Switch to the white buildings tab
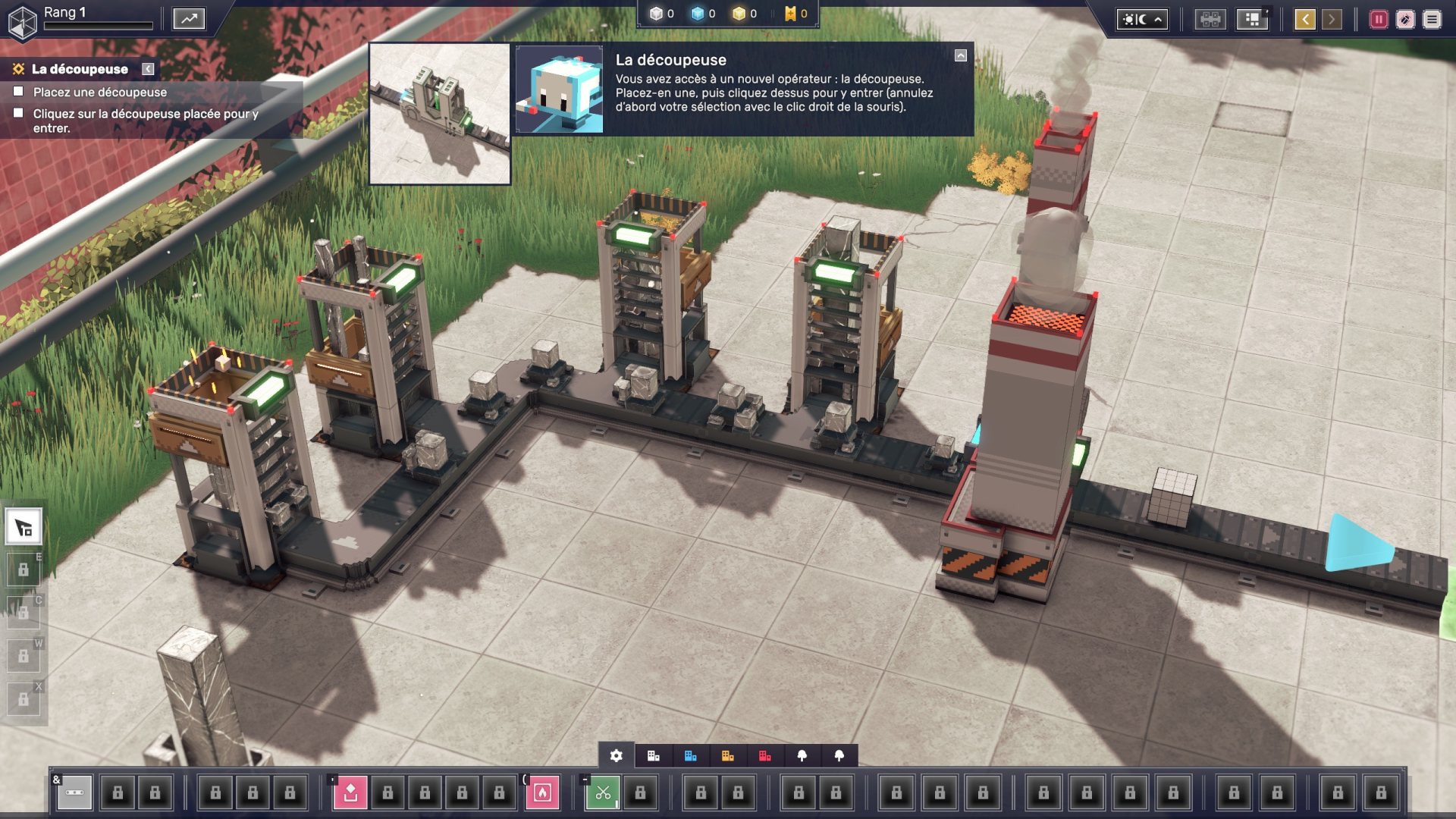Viewport: 1456px width, 819px height. pos(653,756)
